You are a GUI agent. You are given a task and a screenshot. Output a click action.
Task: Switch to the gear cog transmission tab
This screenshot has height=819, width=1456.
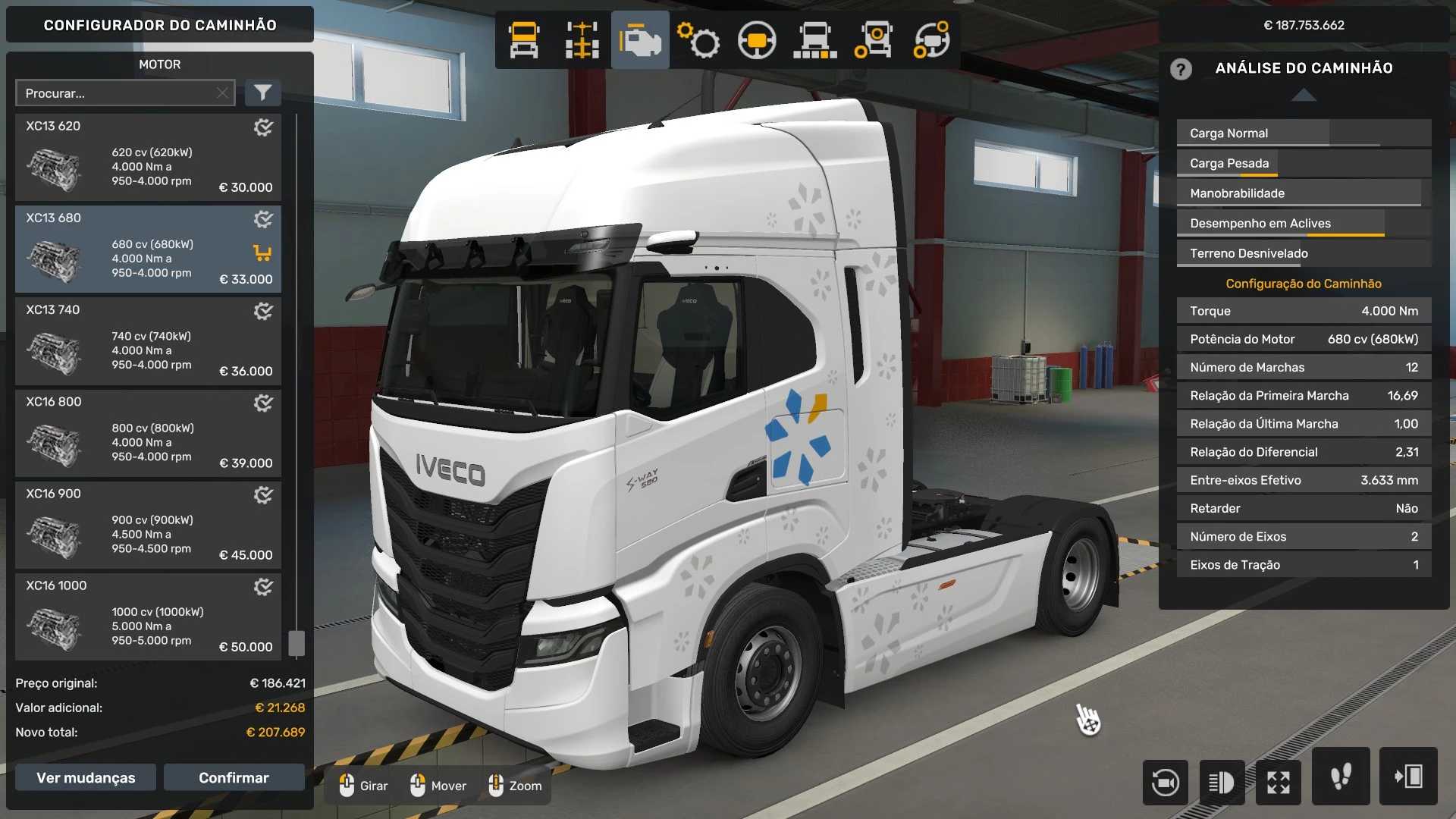pos(698,40)
